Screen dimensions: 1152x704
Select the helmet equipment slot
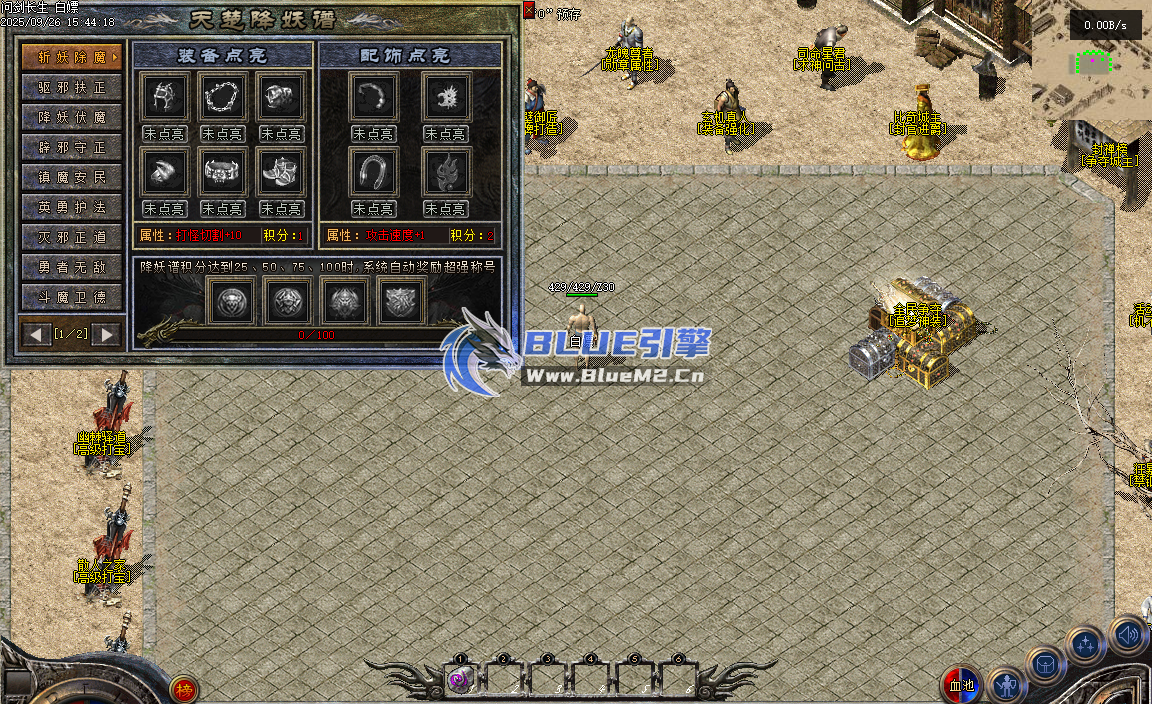(162, 97)
